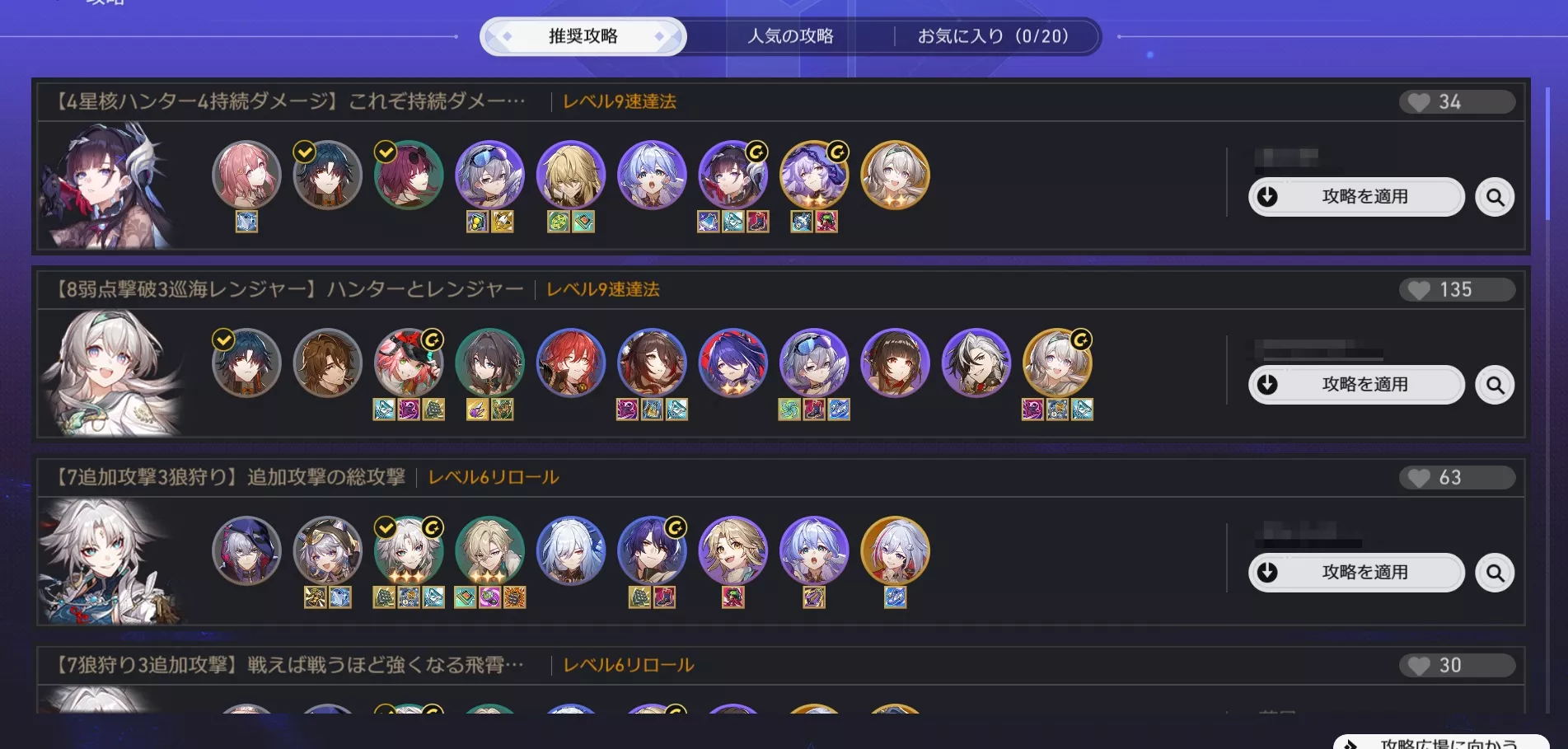Toggle the checkmark on Blade in the second build
Screen dimensions: 1568x749
point(222,339)
